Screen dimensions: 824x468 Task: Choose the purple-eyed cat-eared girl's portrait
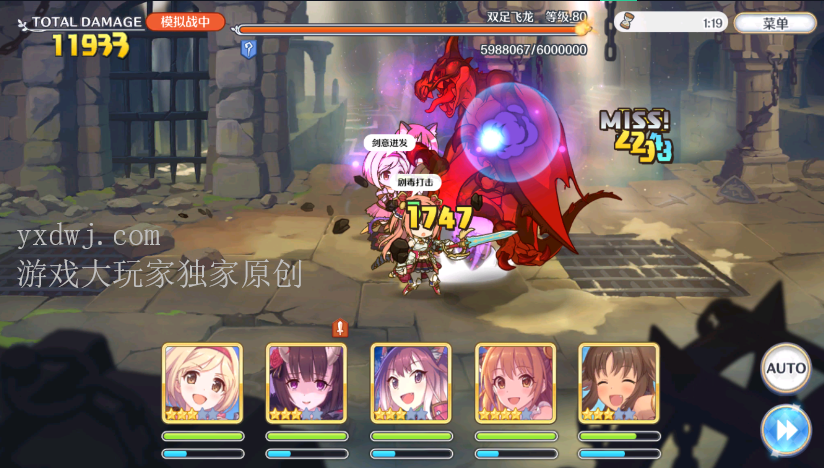(x=410, y=383)
